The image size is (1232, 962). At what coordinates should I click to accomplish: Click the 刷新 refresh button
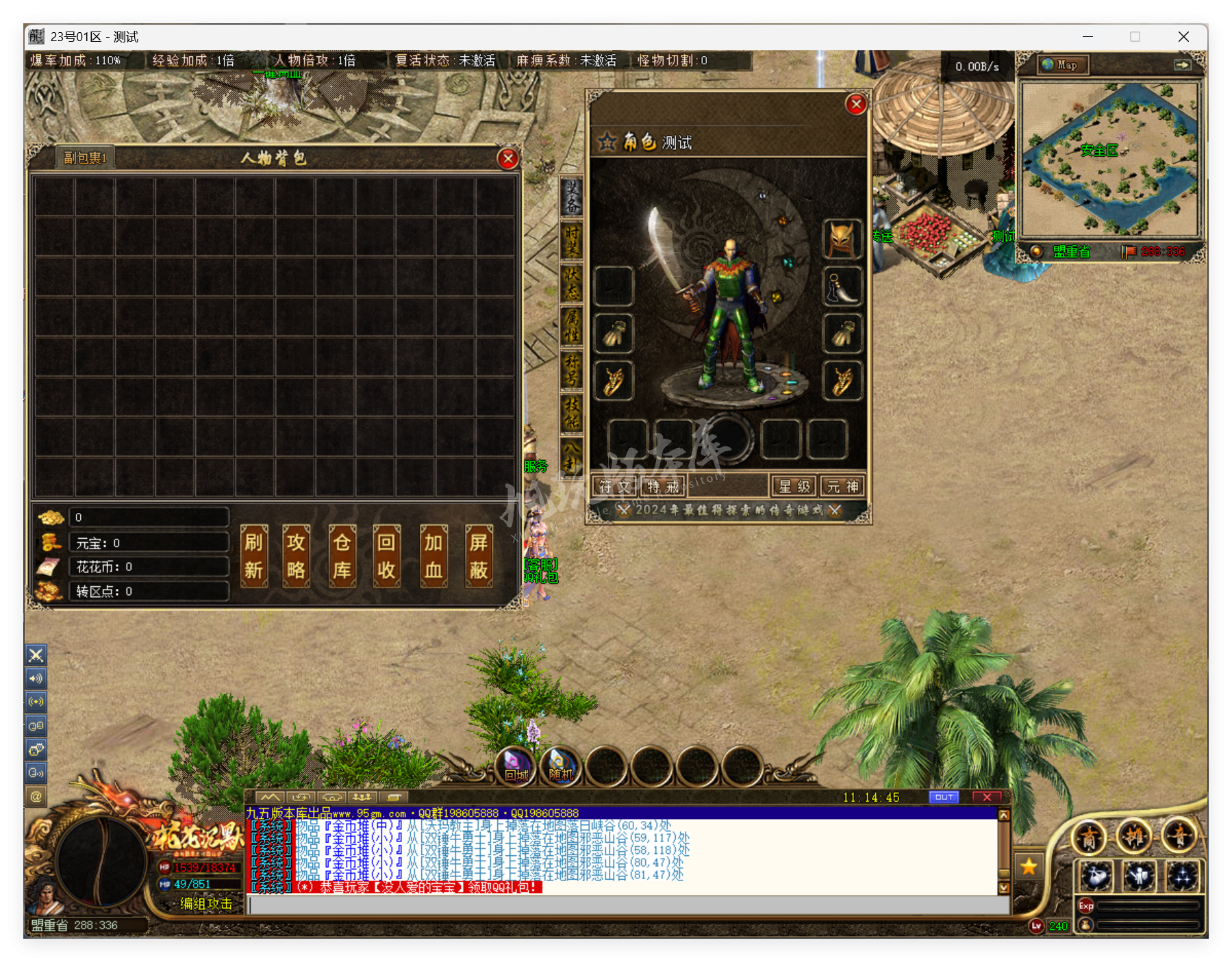click(x=253, y=556)
